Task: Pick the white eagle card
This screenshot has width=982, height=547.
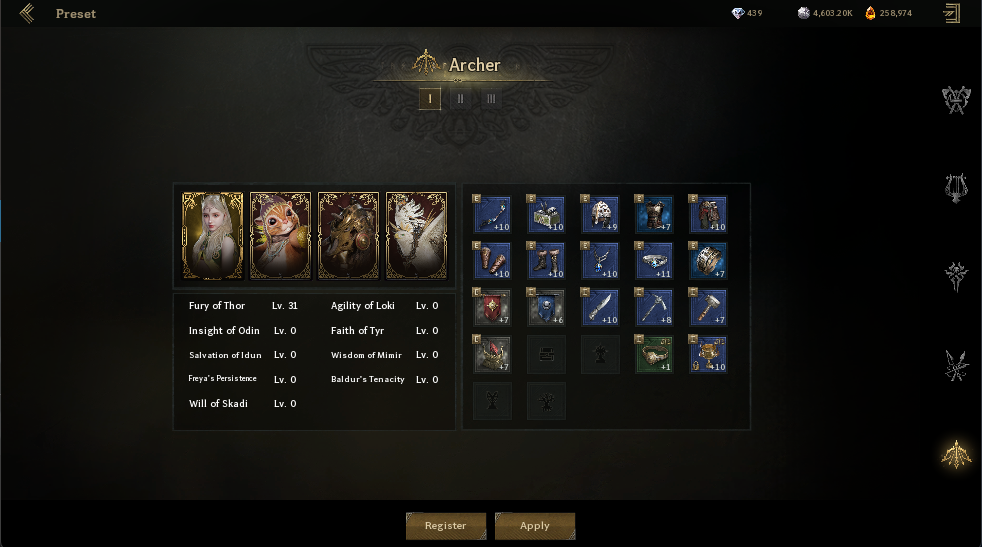Action: [416, 236]
